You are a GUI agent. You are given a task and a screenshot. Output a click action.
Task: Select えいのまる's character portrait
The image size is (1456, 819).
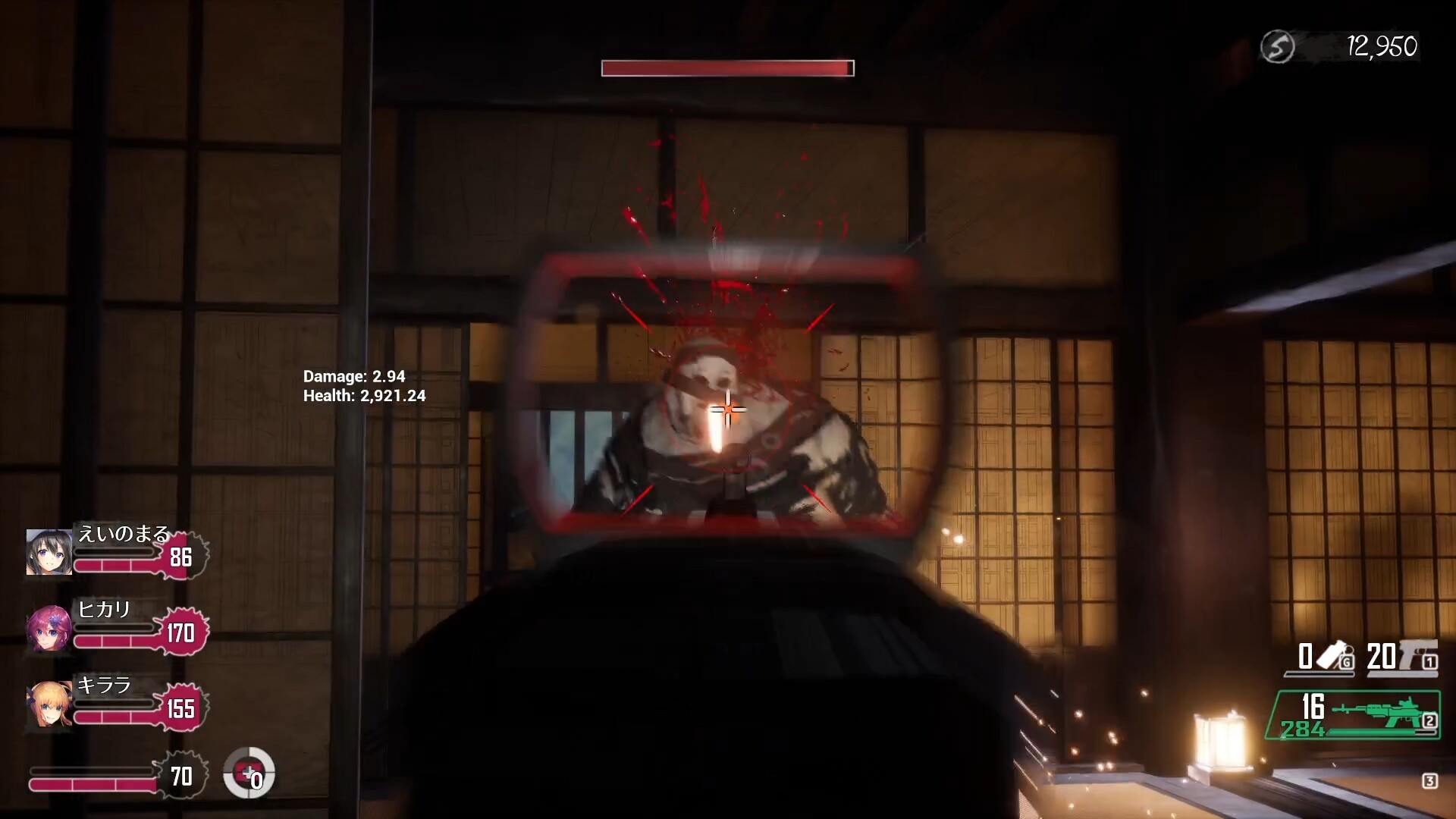pos(49,553)
